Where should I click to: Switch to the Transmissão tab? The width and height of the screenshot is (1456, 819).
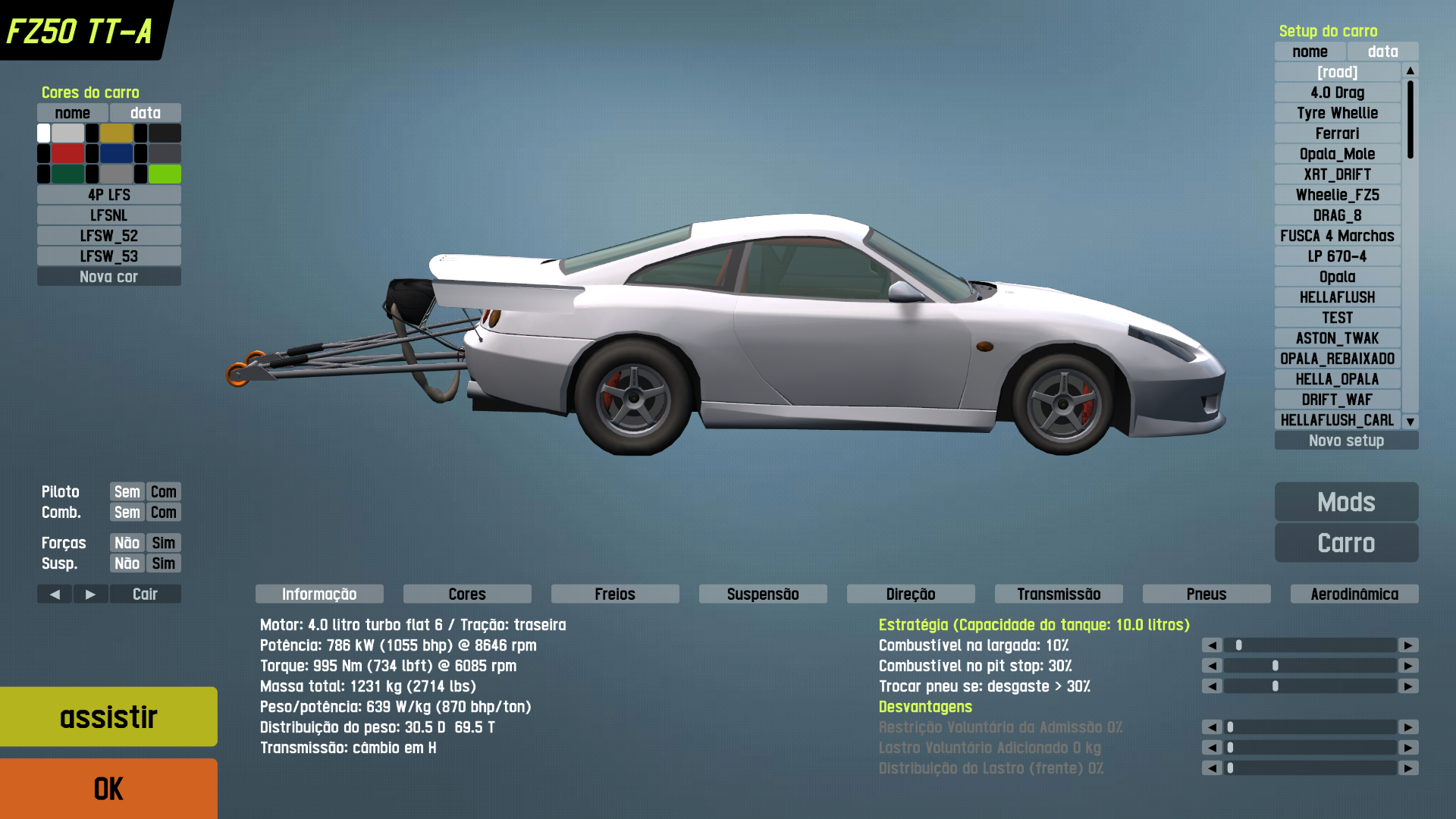pos(1059,594)
